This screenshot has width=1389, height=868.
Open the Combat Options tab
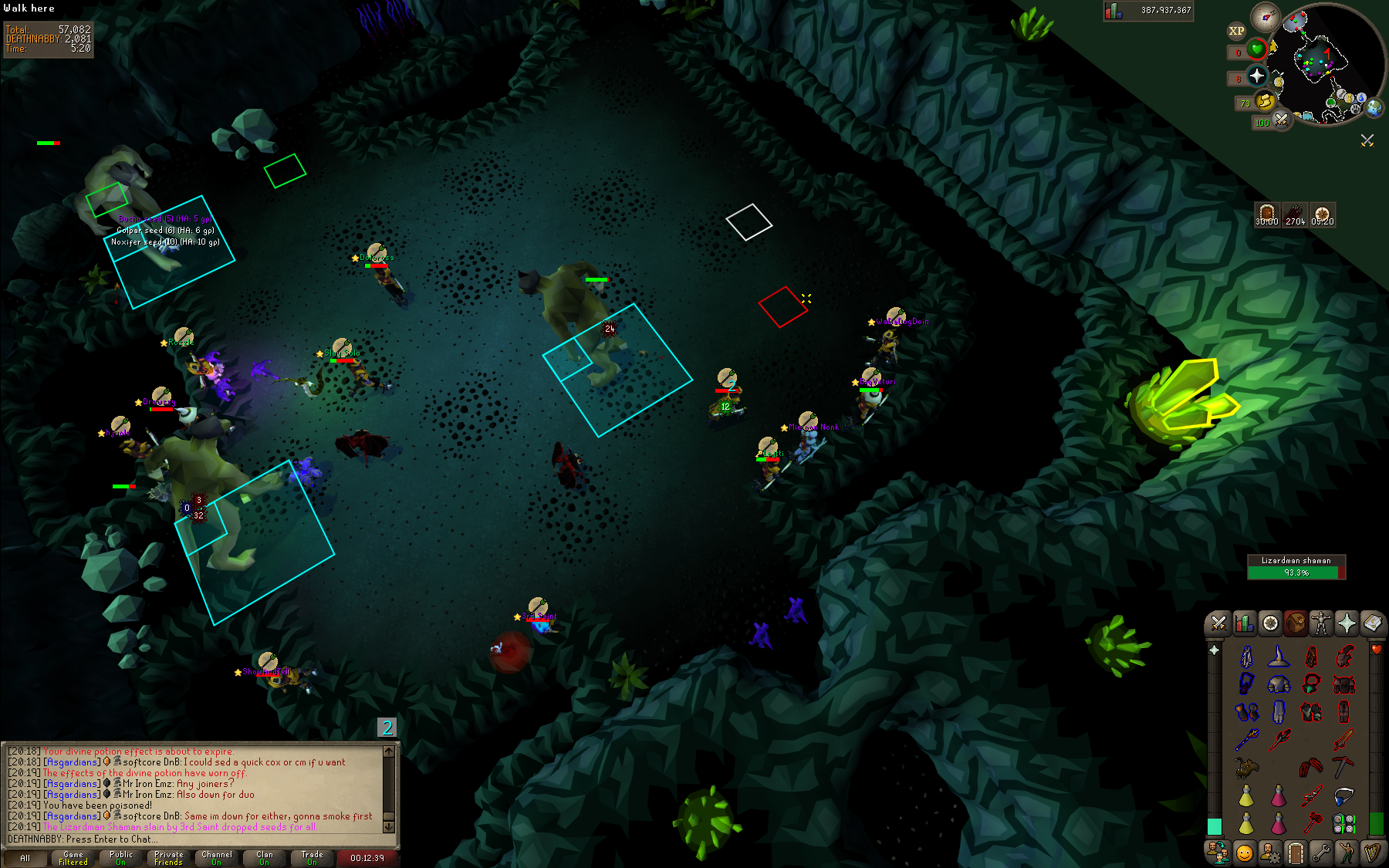click(1219, 623)
